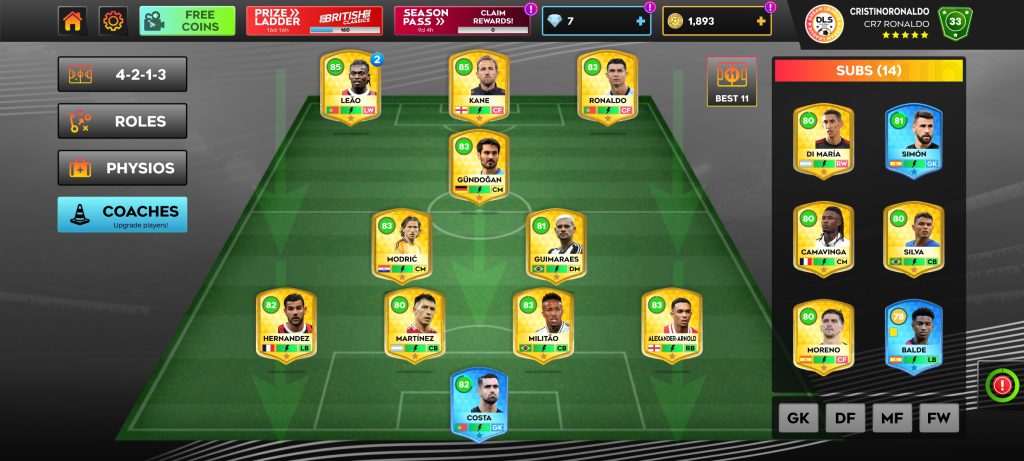This screenshot has width=1024, height=461.
Task: Show defenders with DF filter
Action: tap(844, 418)
